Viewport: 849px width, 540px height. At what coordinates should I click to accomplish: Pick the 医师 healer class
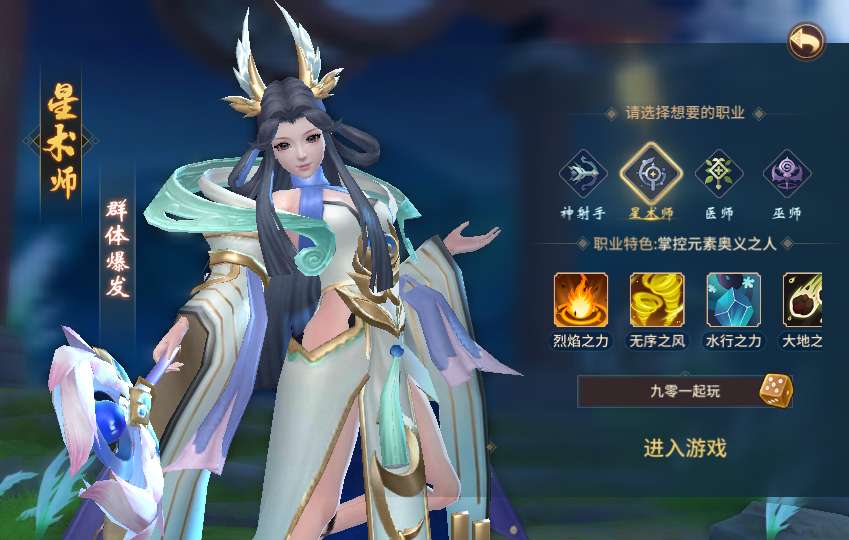point(719,174)
